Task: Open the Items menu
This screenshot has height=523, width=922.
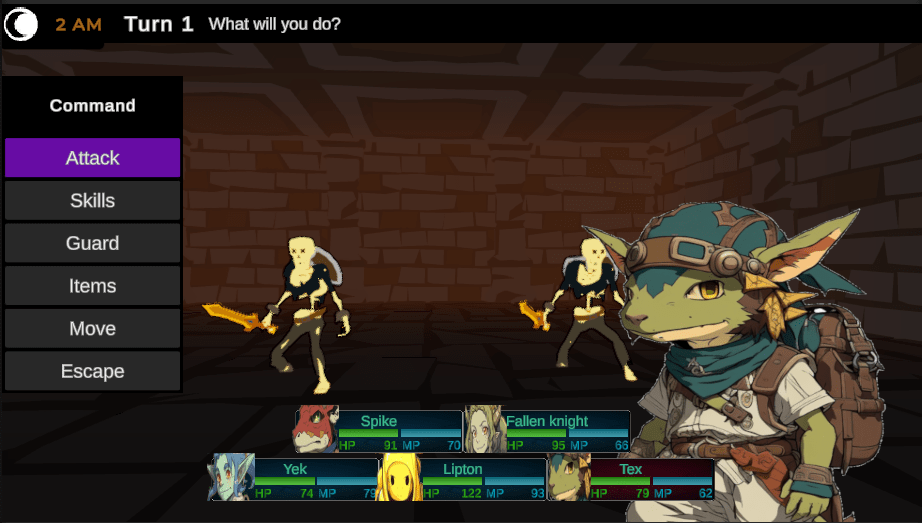Action: click(x=92, y=286)
